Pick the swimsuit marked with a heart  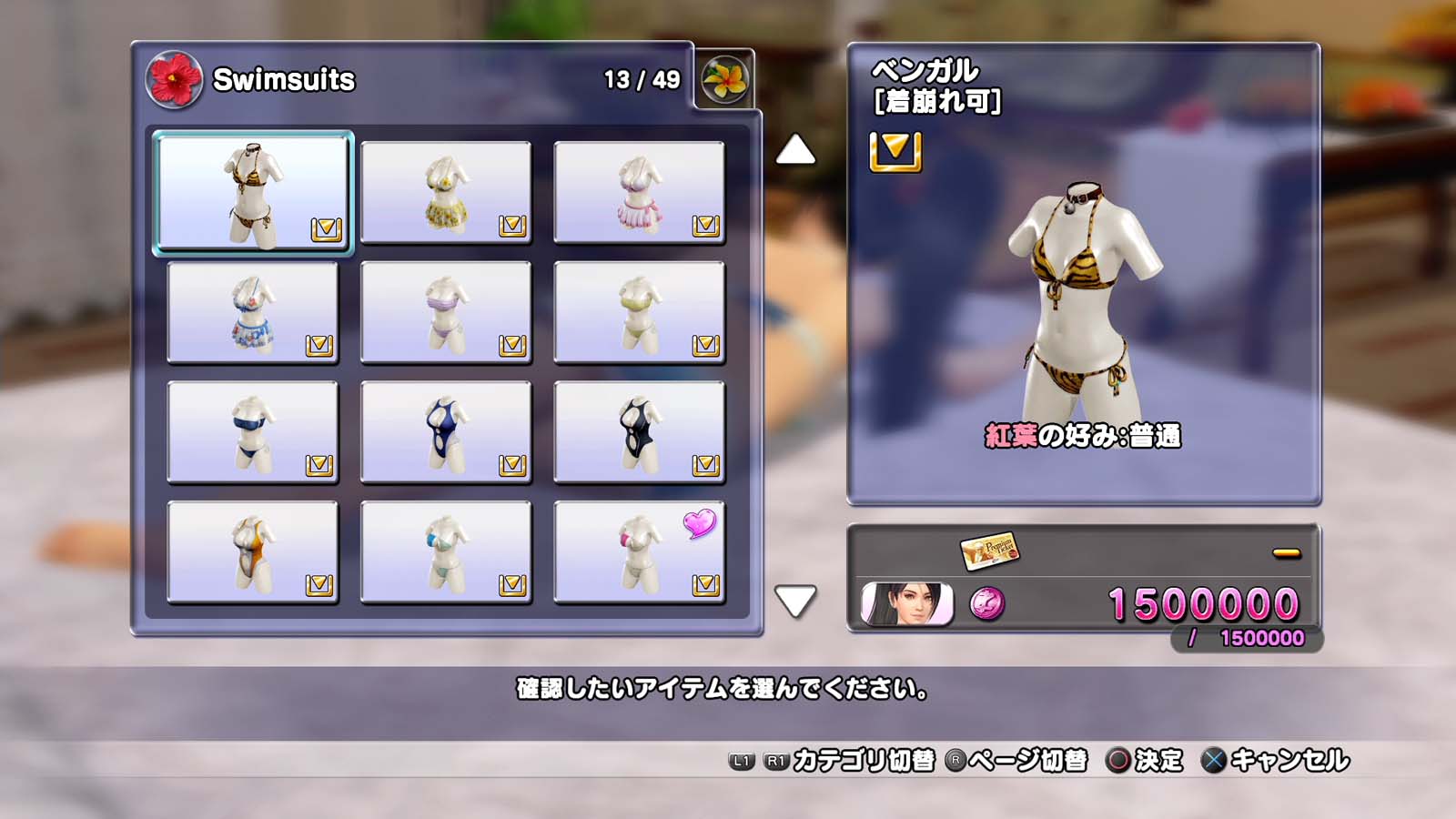[639, 553]
